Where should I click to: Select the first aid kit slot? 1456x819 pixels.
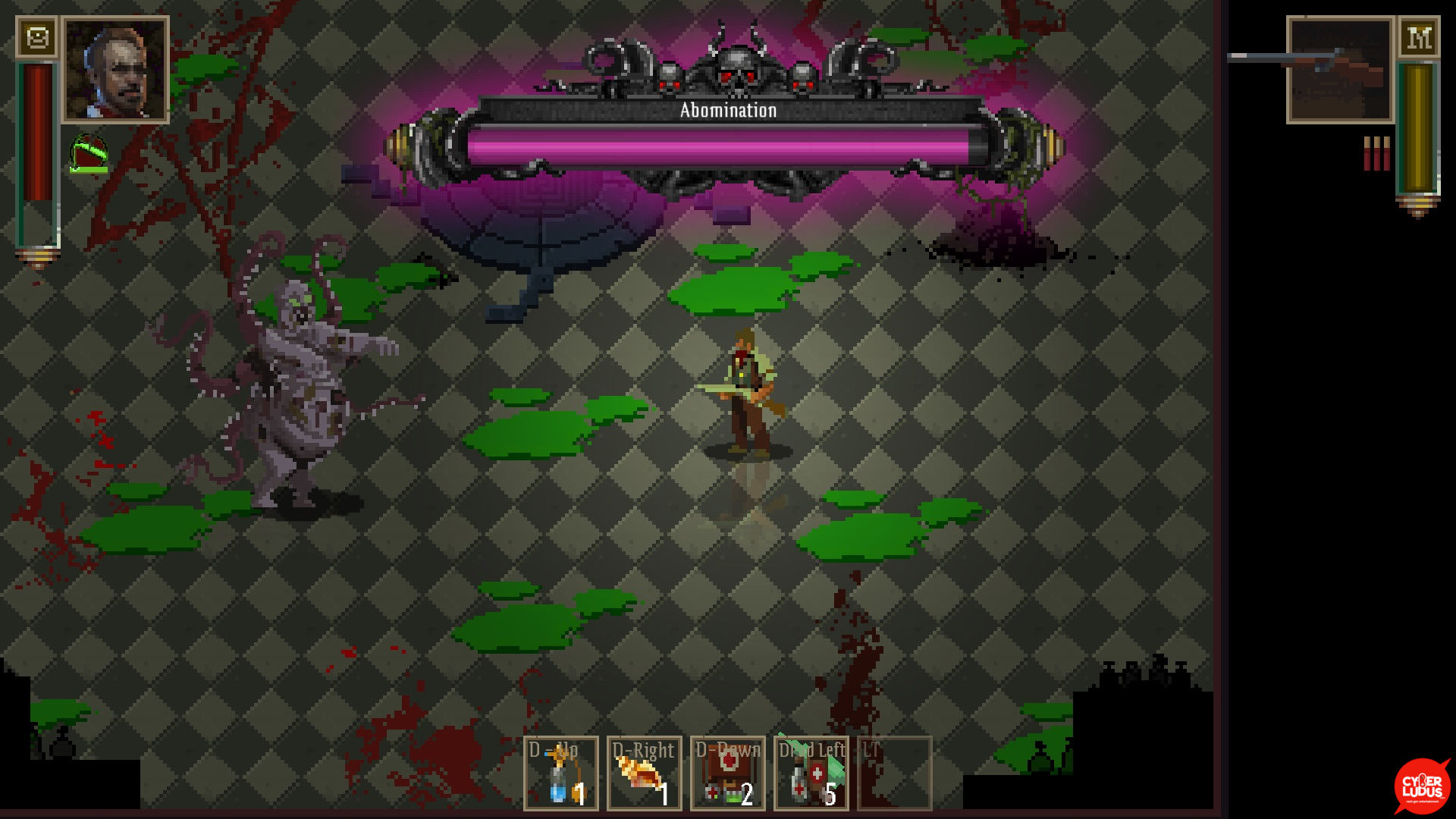click(727, 773)
